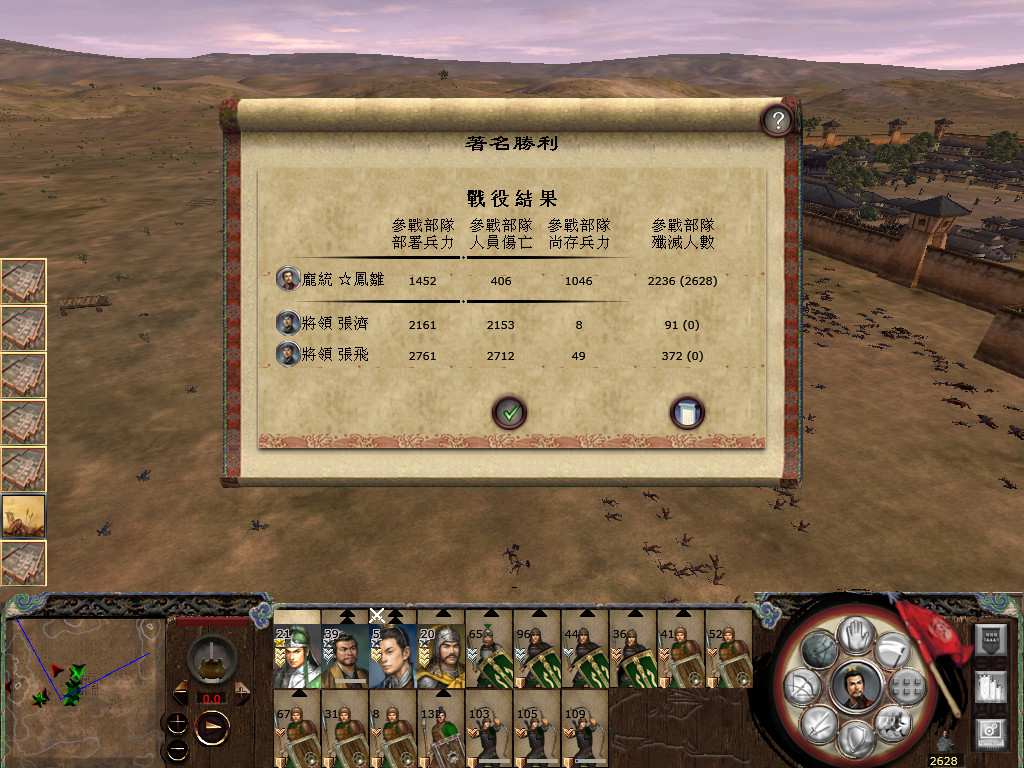
Task: Open the detailed battle statistics scroll button
Action: 687,412
